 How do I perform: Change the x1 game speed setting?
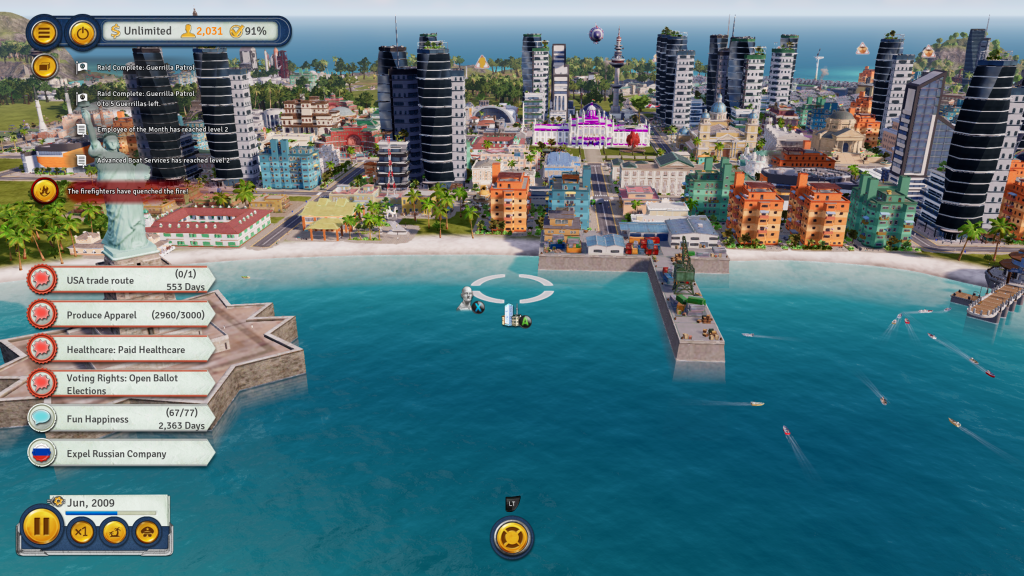coord(81,533)
